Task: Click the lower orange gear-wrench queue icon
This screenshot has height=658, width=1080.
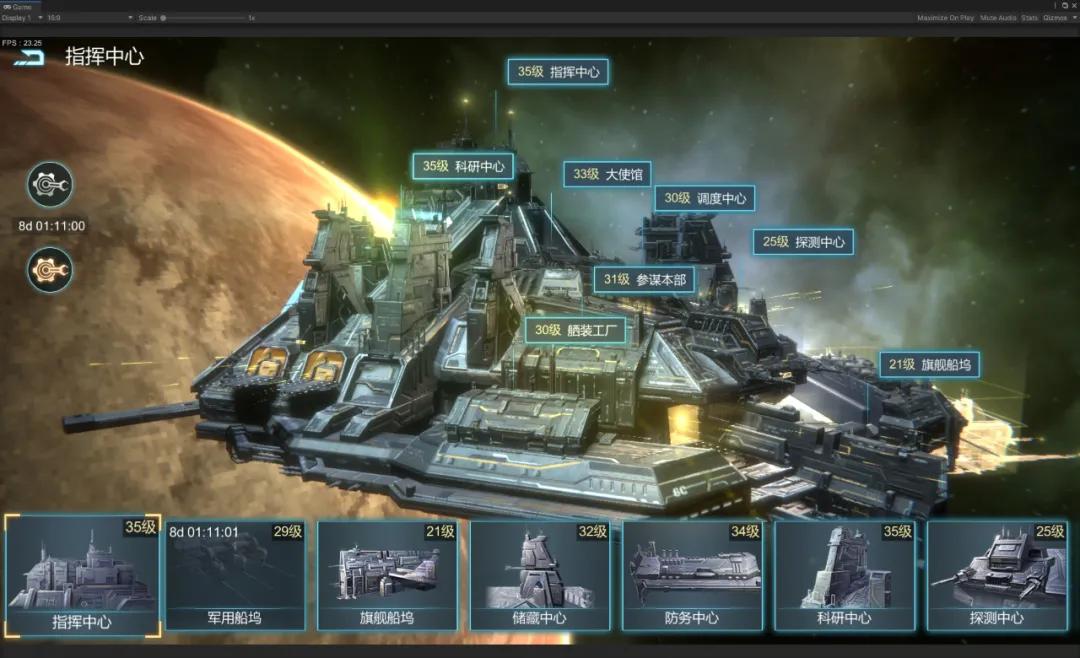Action: (x=49, y=270)
